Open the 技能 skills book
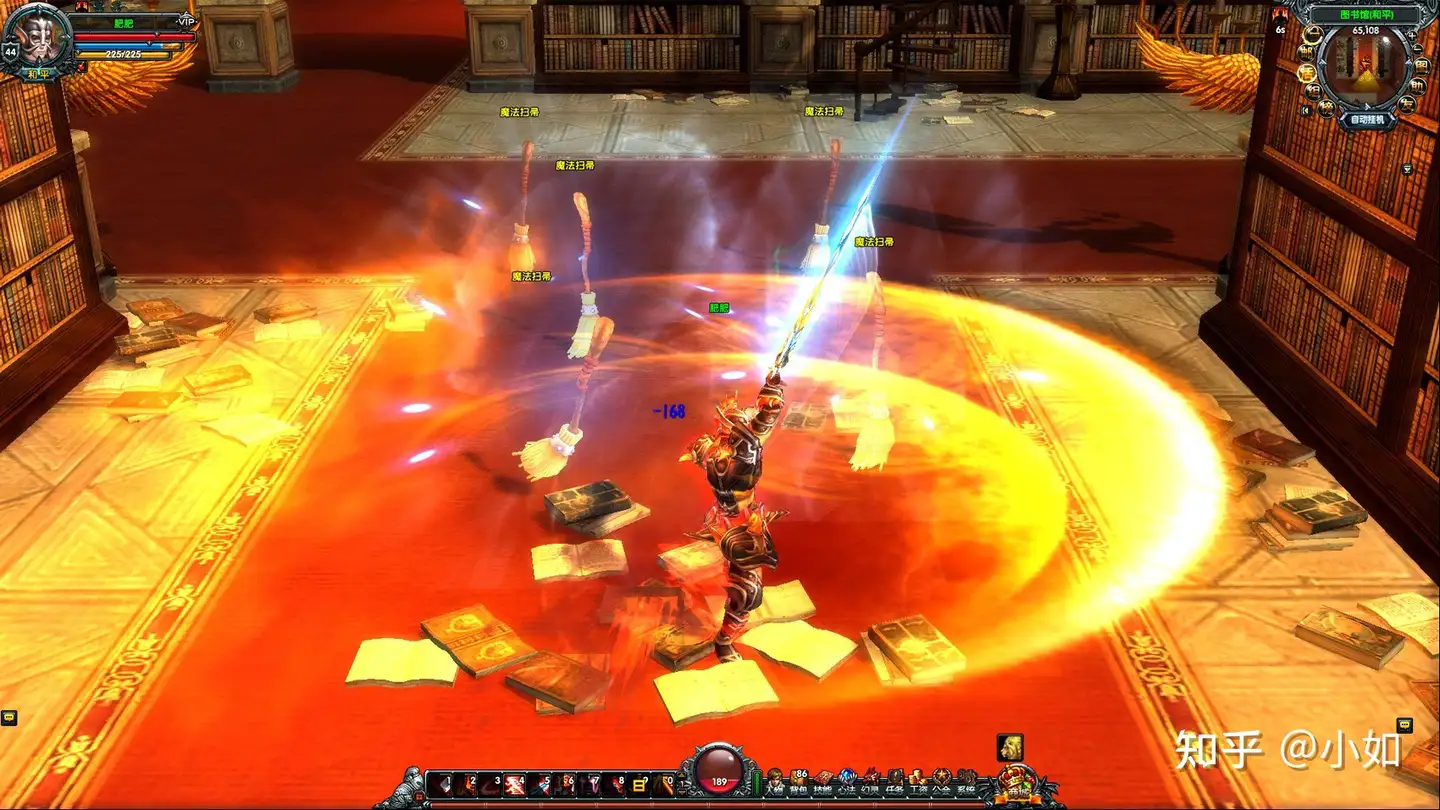 [x=822, y=781]
